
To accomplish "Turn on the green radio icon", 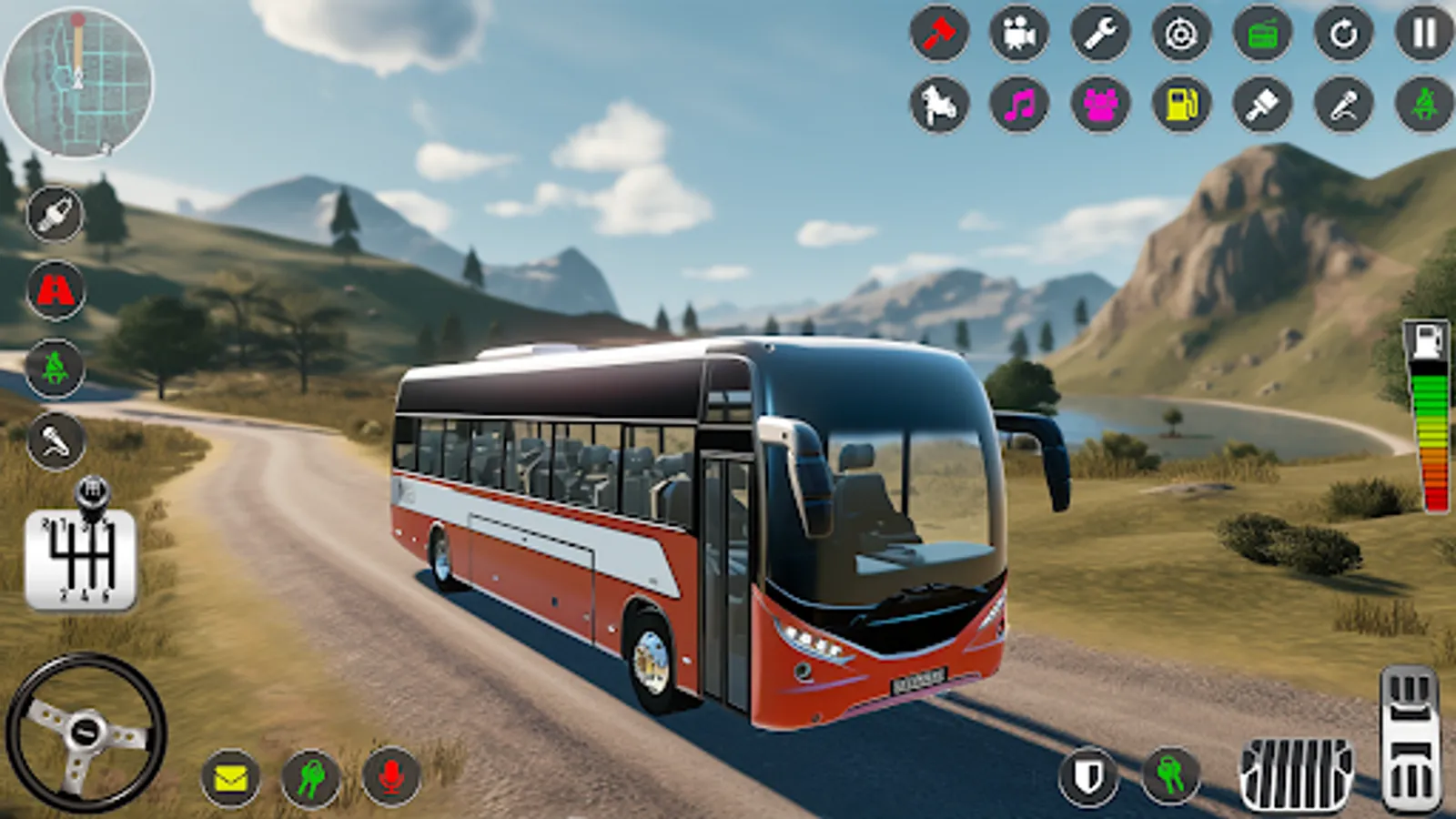I will [1262, 34].
